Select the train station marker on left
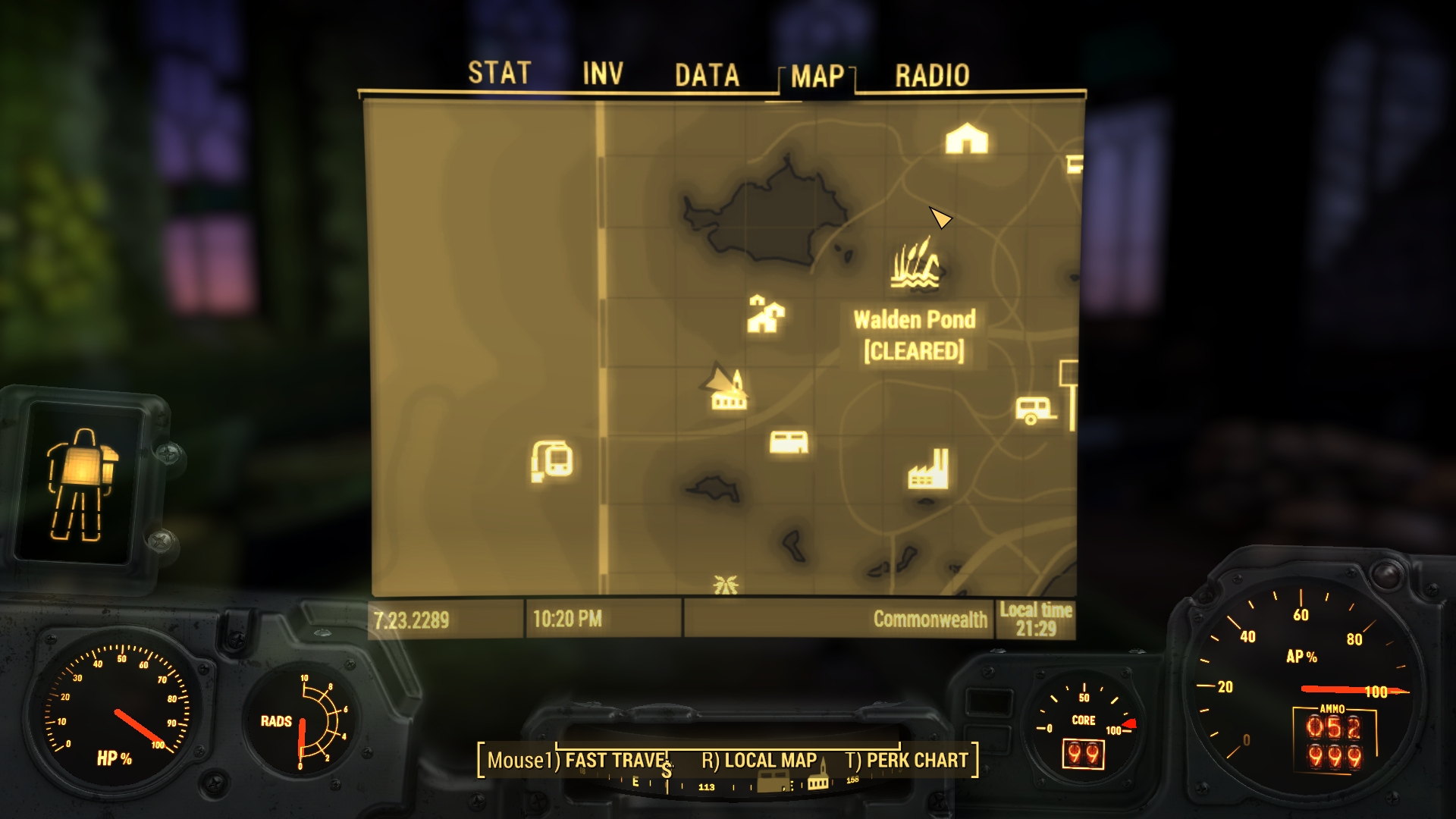 click(x=551, y=457)
